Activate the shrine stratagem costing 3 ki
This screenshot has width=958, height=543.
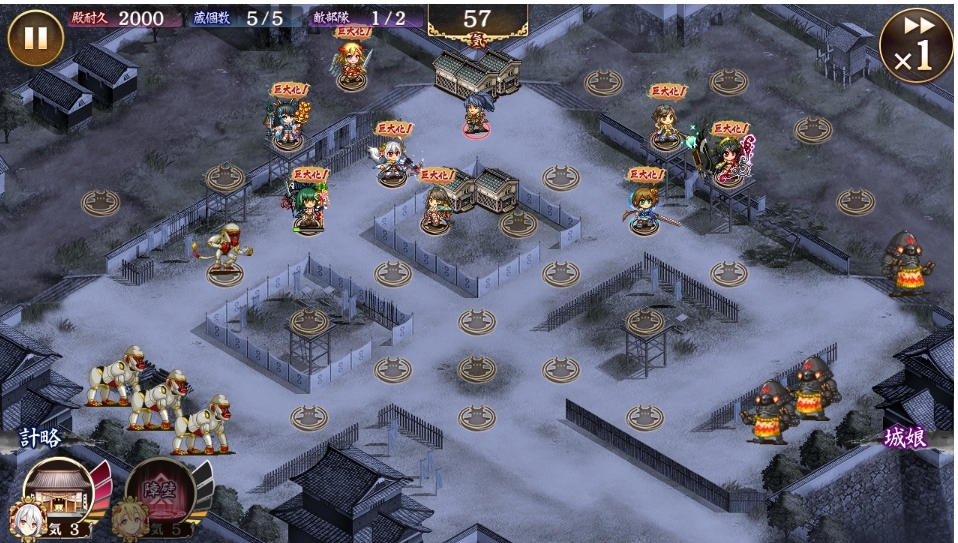tap(59, 492)
